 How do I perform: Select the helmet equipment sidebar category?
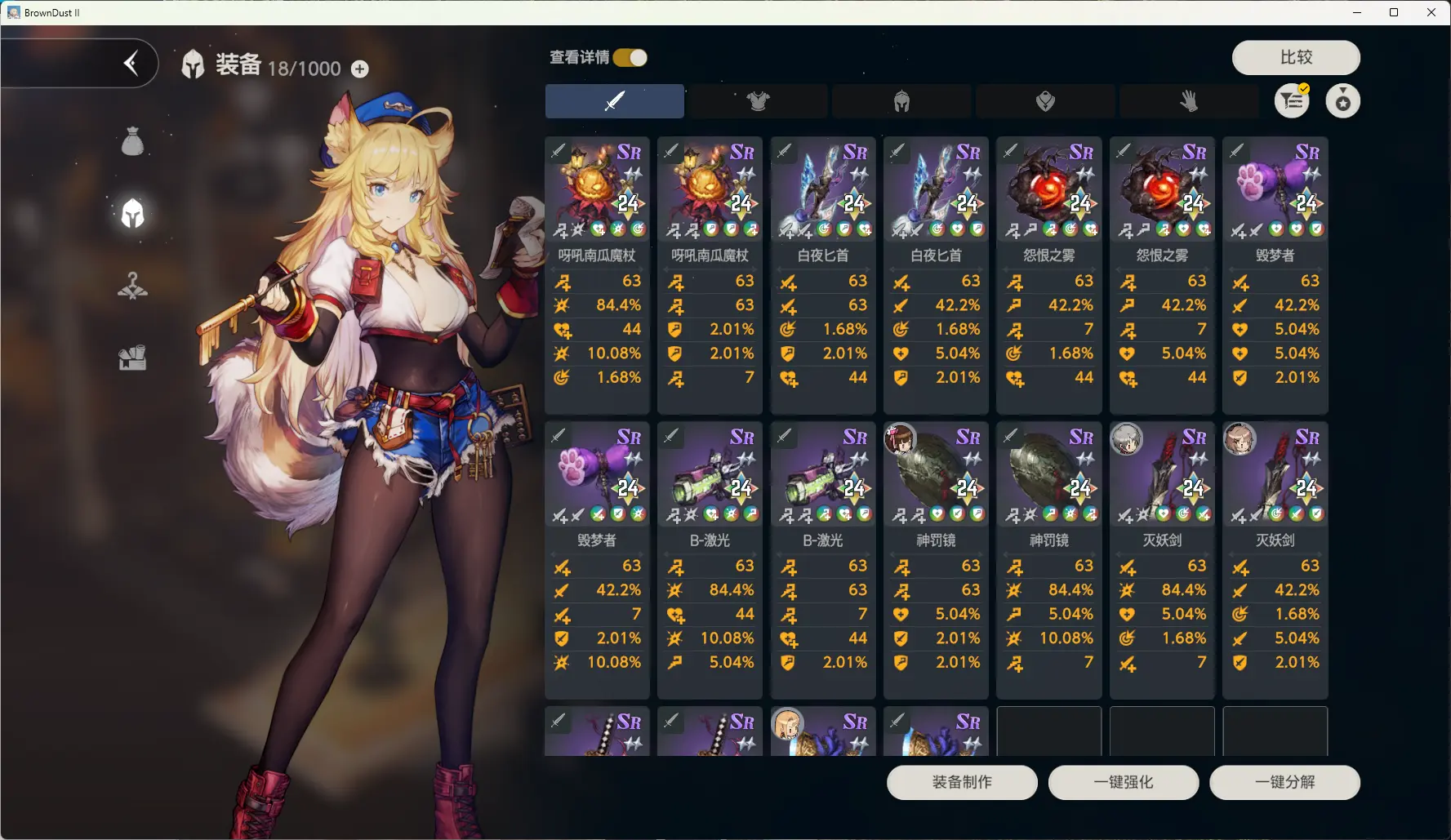point(132,214)
